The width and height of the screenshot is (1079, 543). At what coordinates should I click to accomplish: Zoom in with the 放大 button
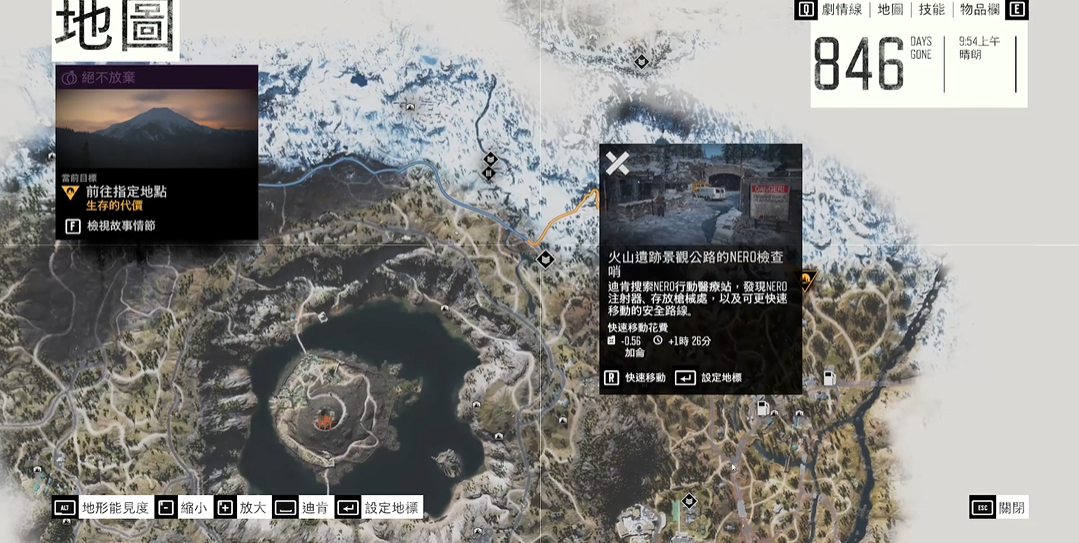pyautogui.click(x=239, y=508)
